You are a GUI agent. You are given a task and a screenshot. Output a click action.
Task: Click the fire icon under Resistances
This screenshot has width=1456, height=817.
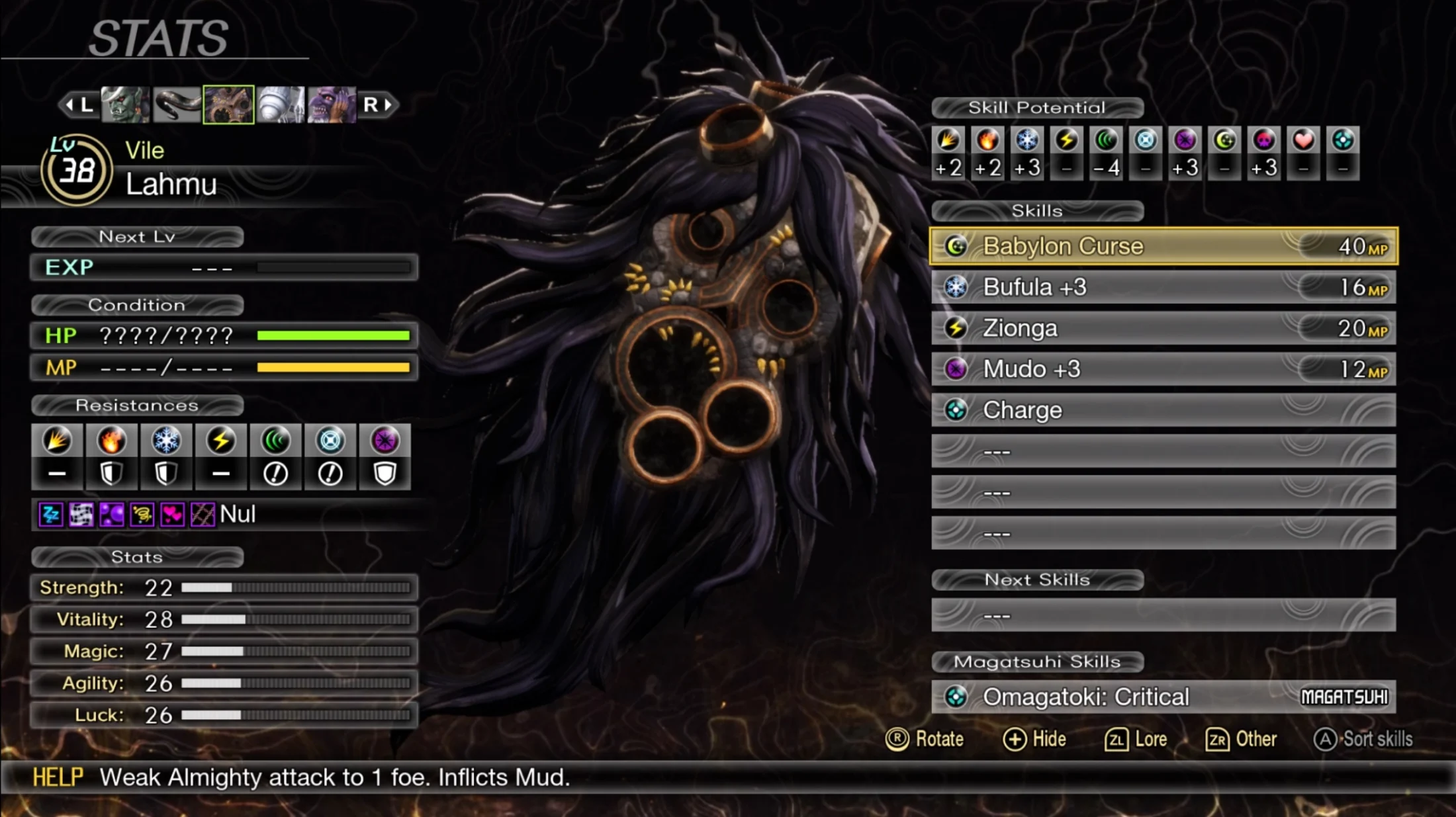(111, 441)
